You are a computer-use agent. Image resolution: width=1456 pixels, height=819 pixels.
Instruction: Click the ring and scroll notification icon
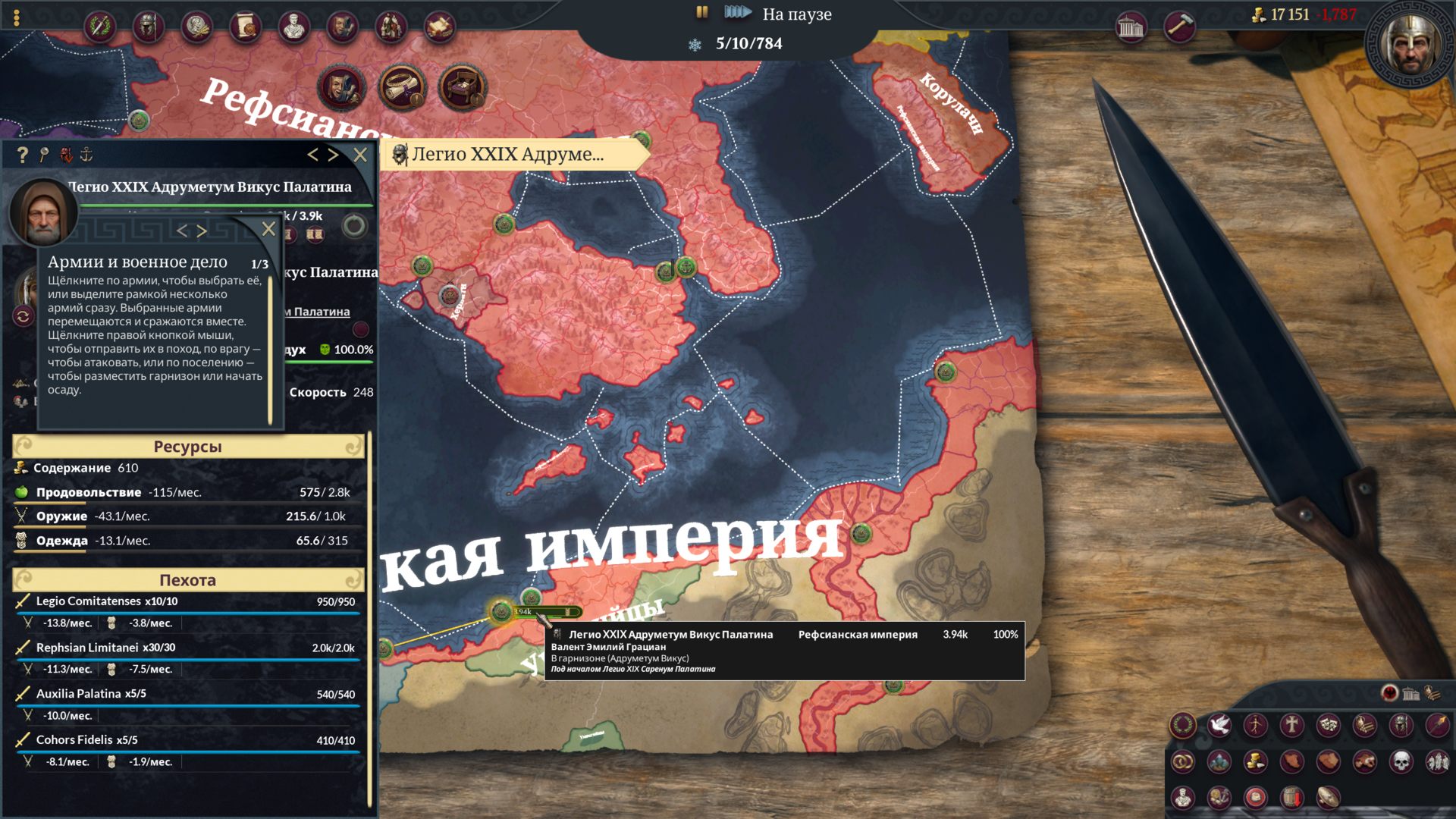pos(402,87)
